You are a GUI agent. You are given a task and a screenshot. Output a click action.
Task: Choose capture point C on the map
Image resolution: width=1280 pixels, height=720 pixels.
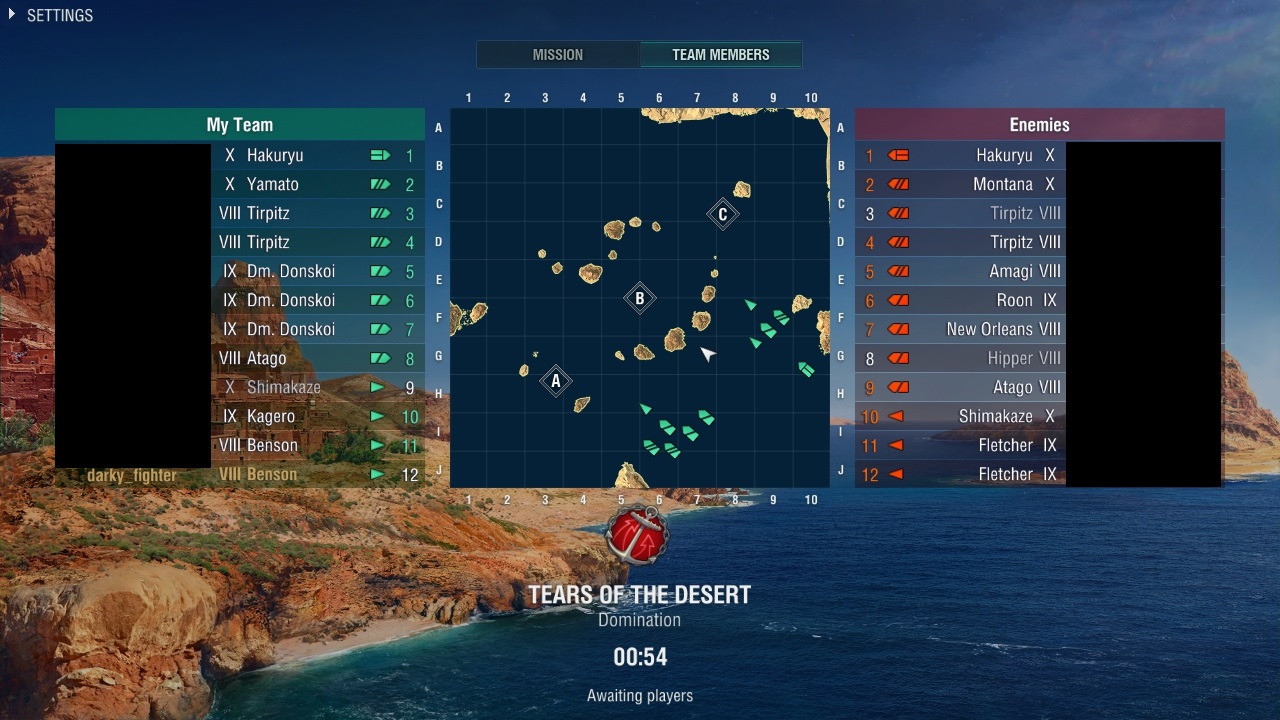(x=722, y=214)
